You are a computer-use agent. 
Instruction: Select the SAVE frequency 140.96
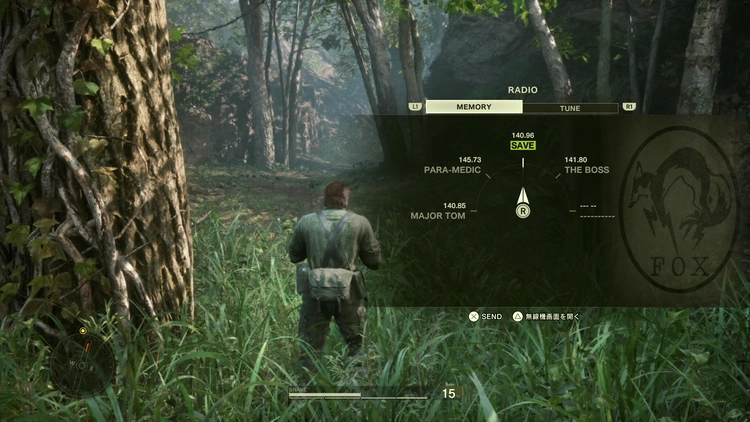pos(522,145)
